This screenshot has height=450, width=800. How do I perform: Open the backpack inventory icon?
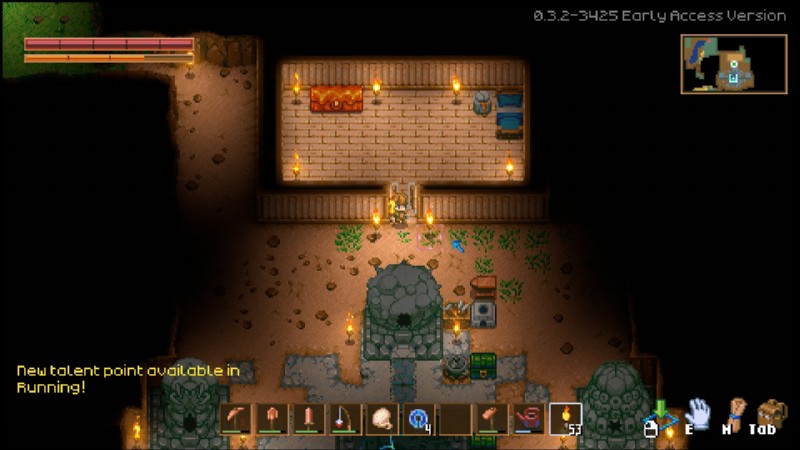(x=772, y=412)
